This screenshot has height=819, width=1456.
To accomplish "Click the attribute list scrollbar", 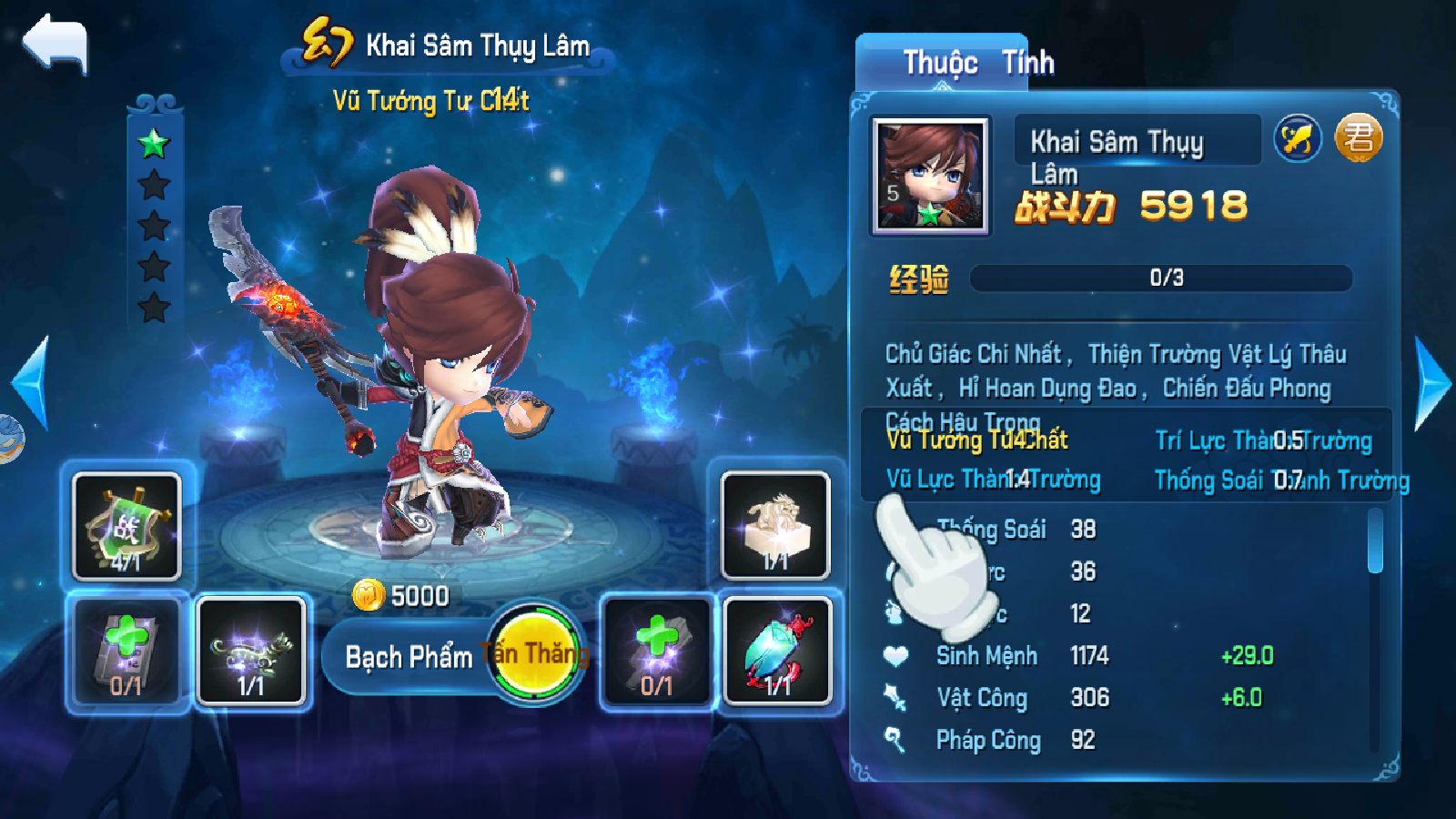I will pos(1375,542).
